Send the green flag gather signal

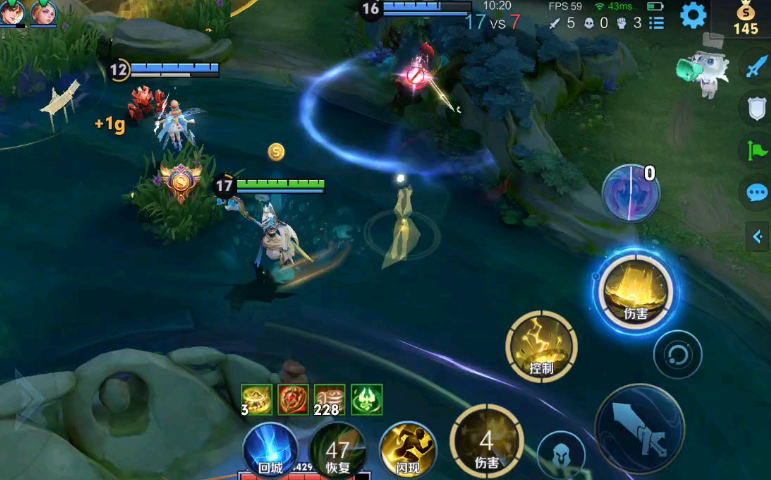tap(755, 151)
